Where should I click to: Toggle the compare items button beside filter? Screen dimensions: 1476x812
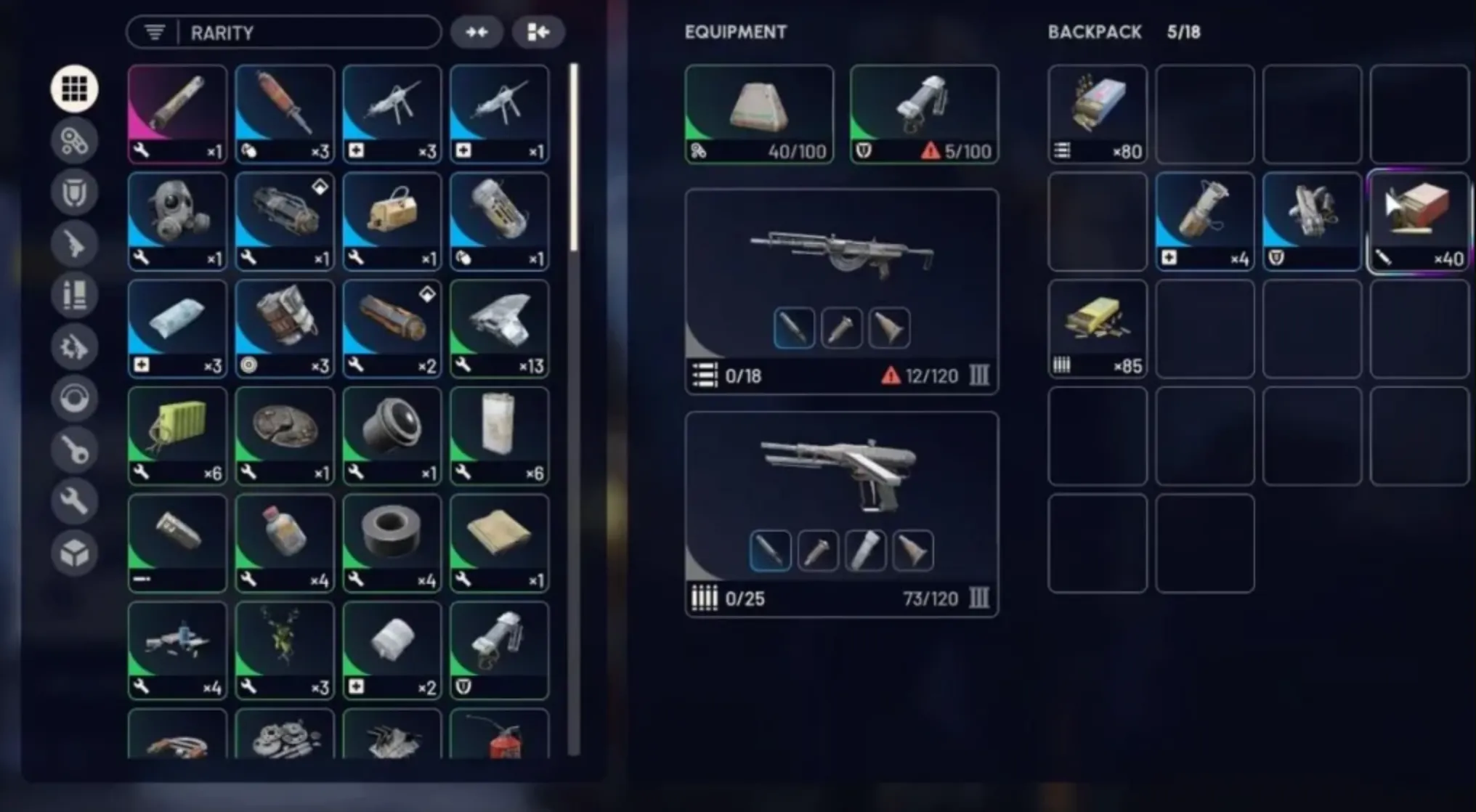tap(477, 32)
